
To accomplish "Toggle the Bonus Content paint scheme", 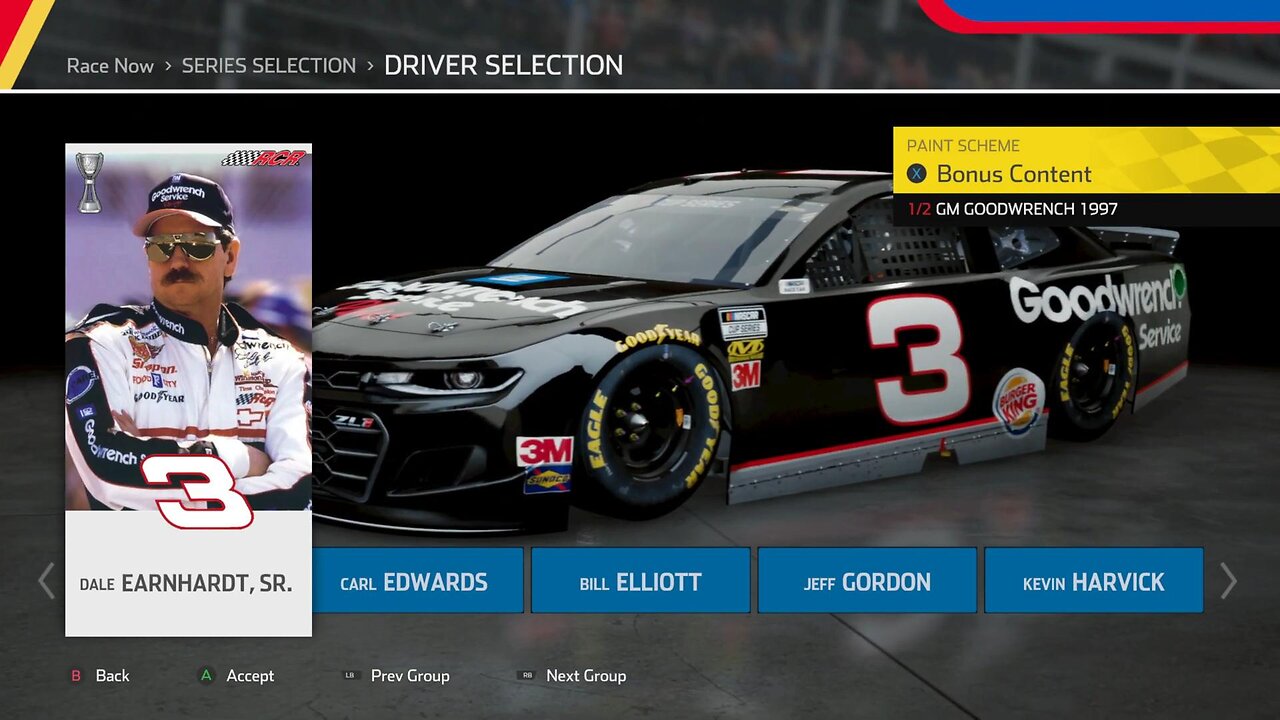I will [1013, 174].
